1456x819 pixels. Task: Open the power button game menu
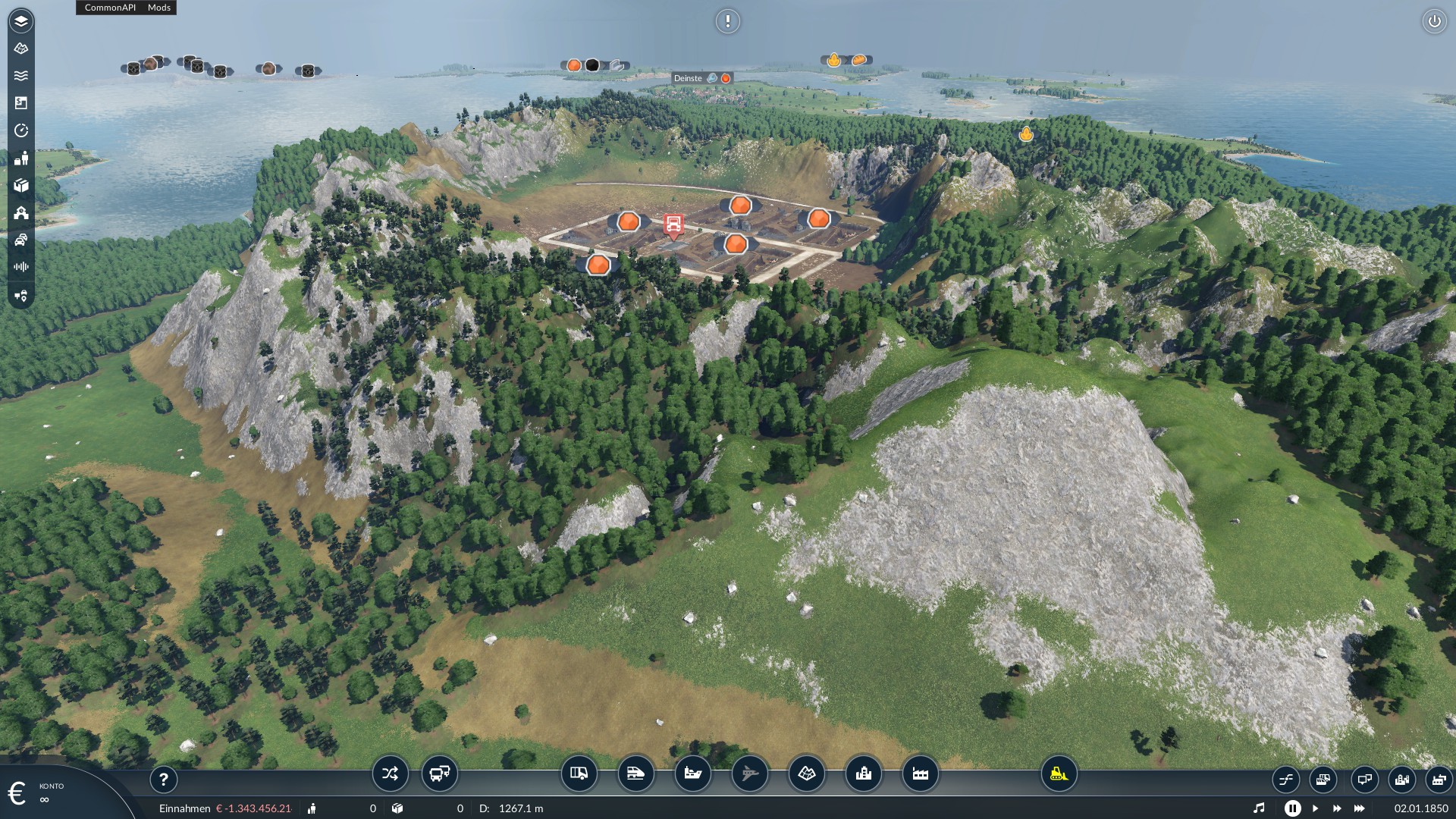(x=1434, y=21)
